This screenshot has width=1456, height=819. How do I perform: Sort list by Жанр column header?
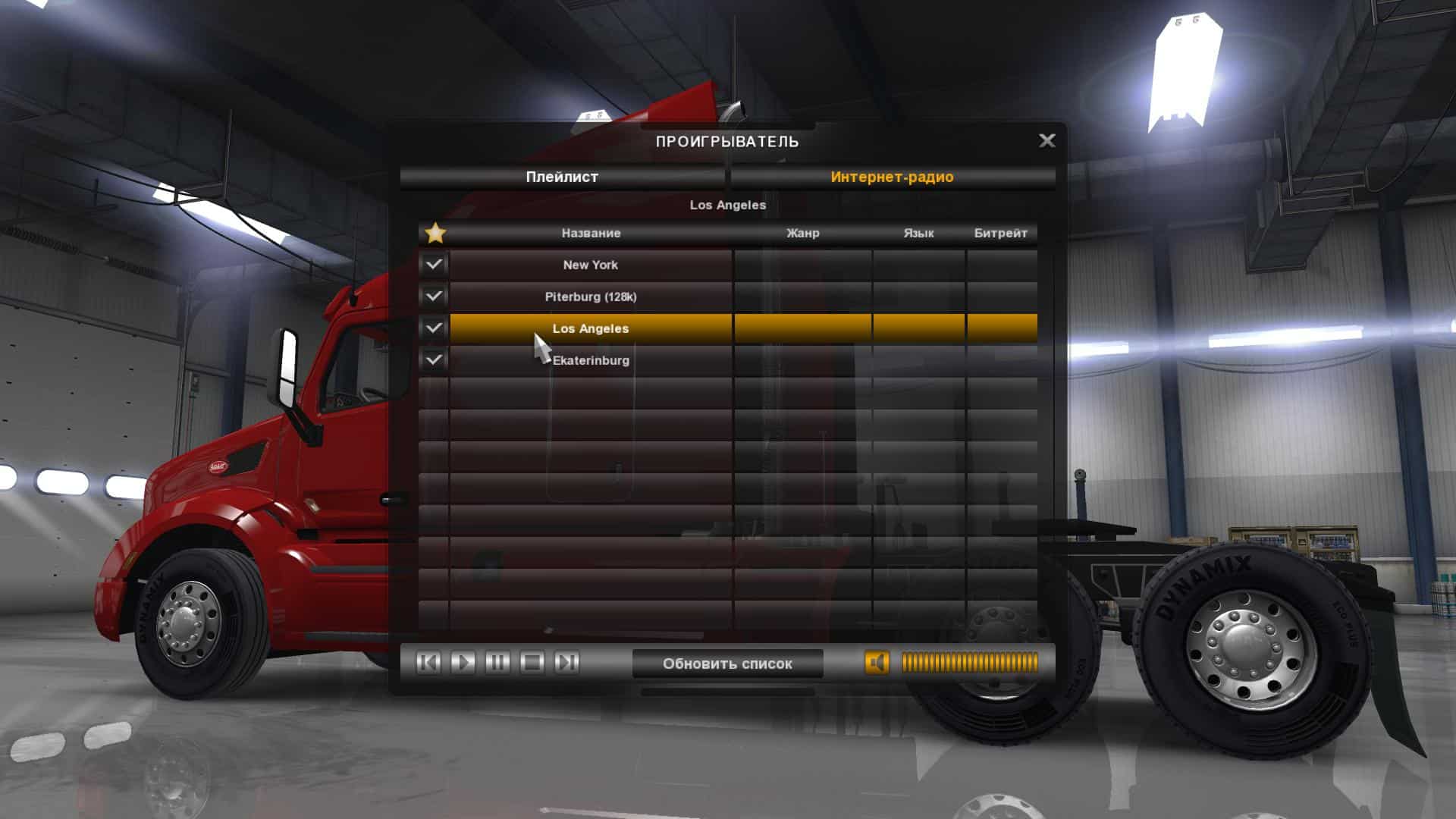[802, 233]
